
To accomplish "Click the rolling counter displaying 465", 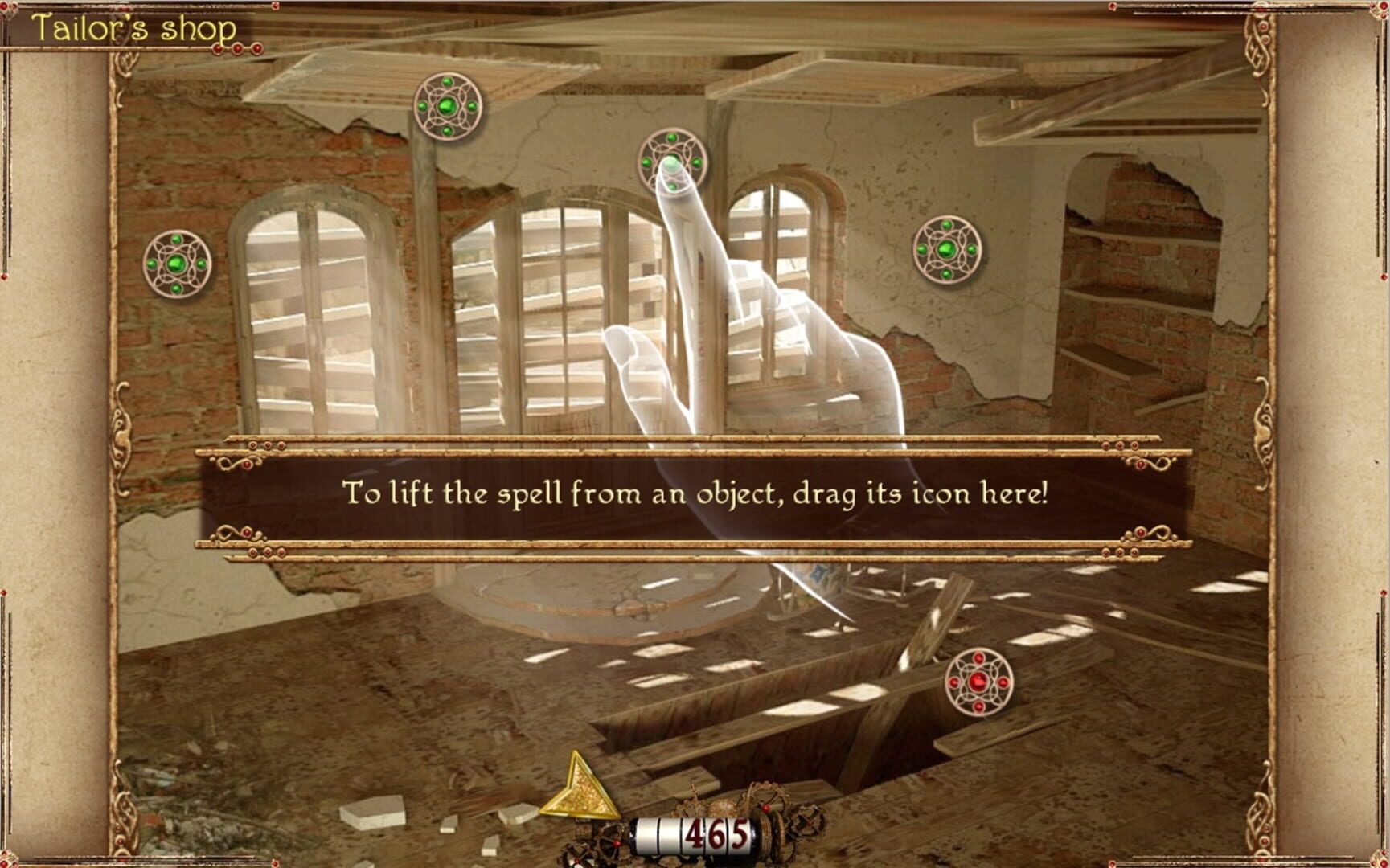I will 712,836.
